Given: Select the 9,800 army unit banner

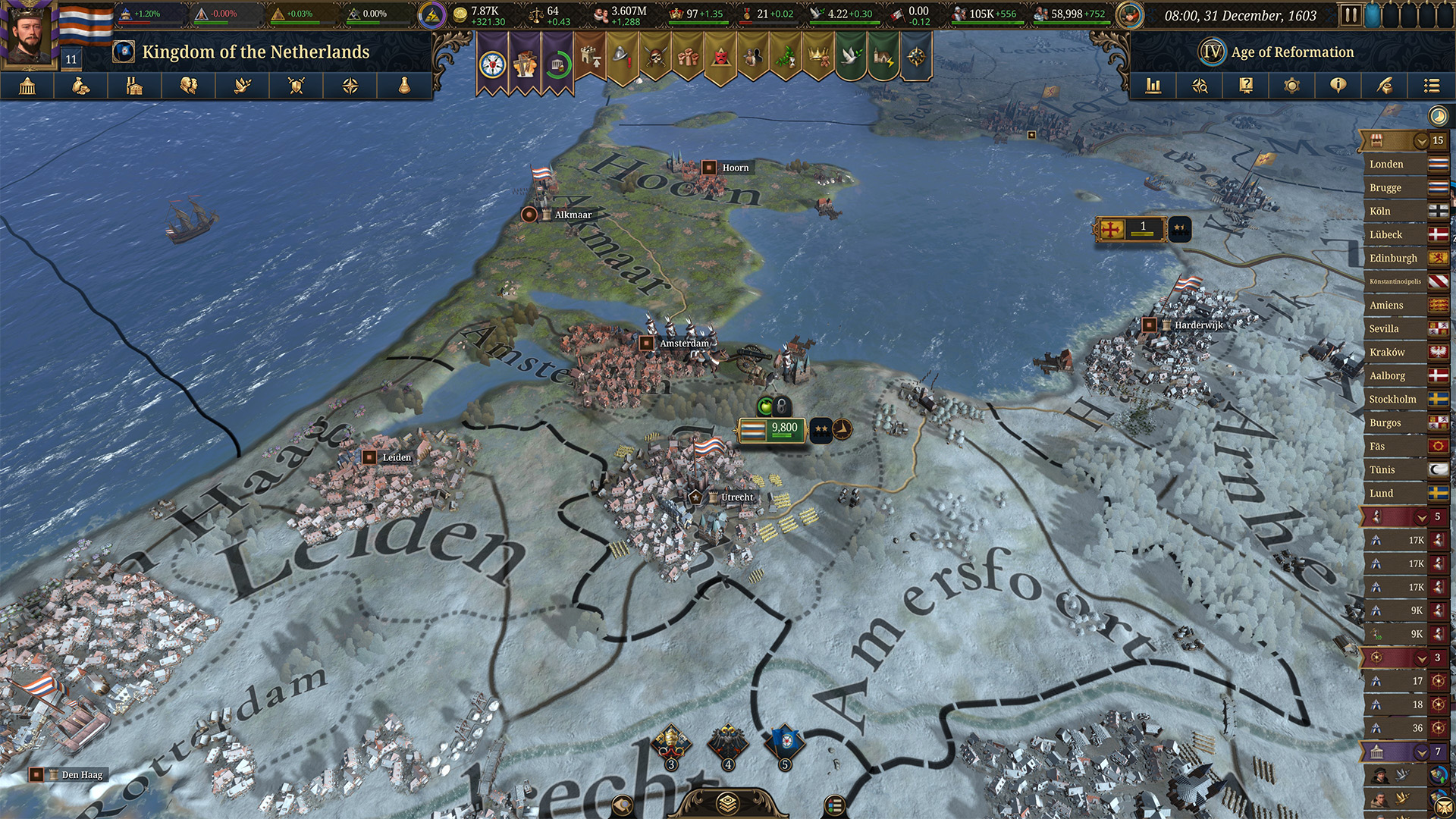Looking at the screenshot, I should point(771,430).
